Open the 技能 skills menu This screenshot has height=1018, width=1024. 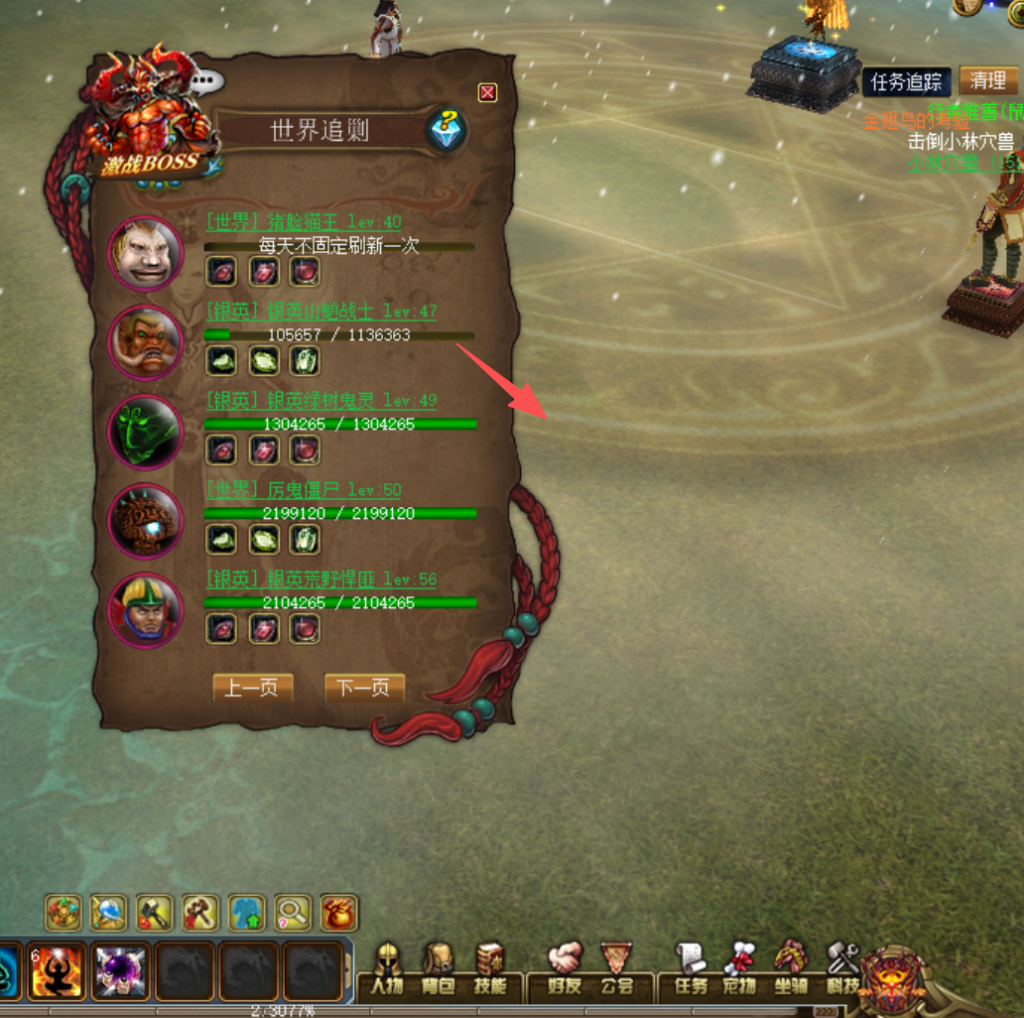click(489, 969)
